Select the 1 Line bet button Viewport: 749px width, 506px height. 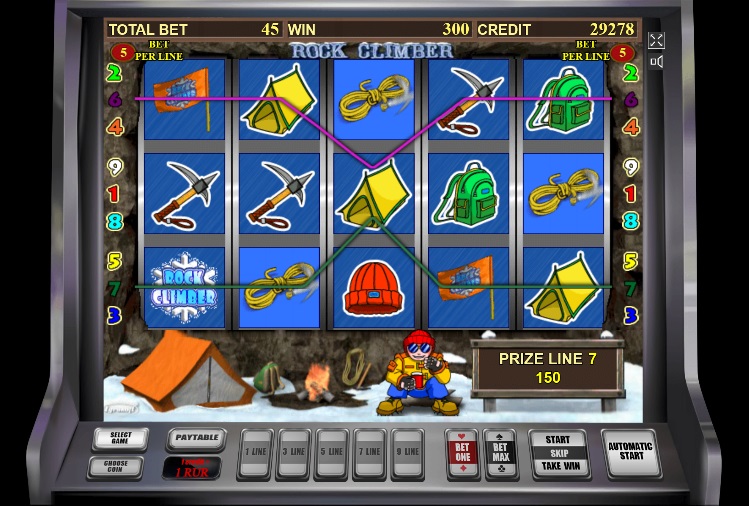point(255,453)
